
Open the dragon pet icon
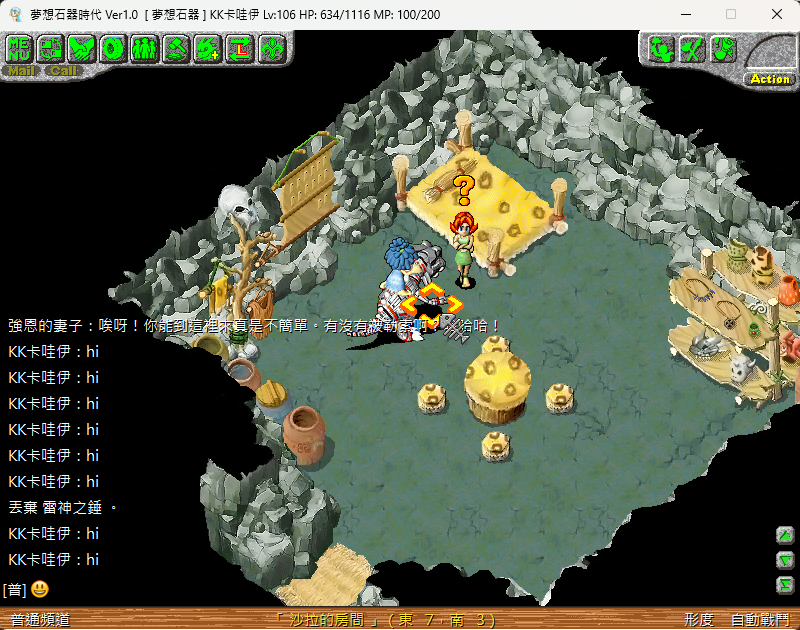[x=209, y=47]
